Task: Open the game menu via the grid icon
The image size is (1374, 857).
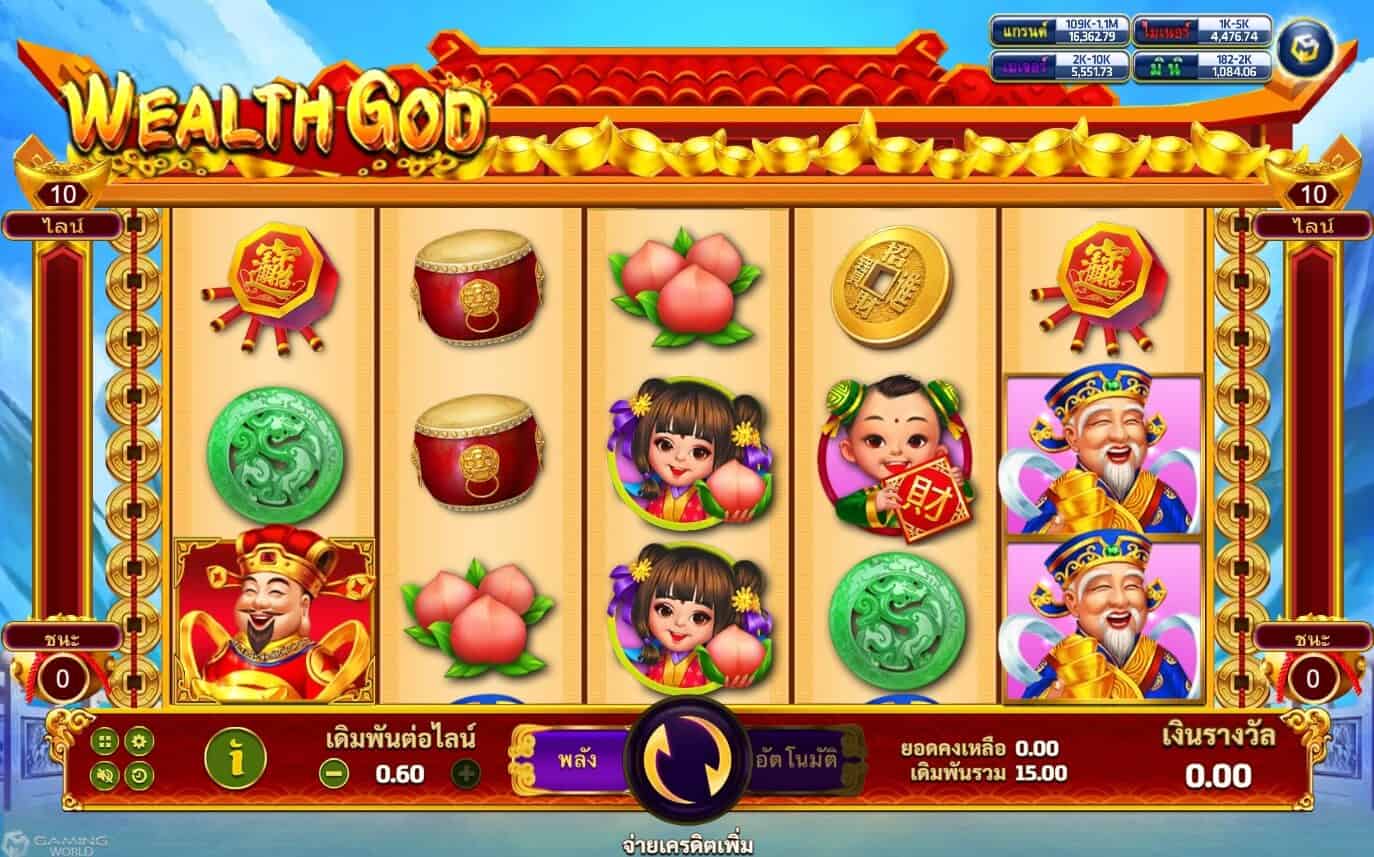Action: 104,742
